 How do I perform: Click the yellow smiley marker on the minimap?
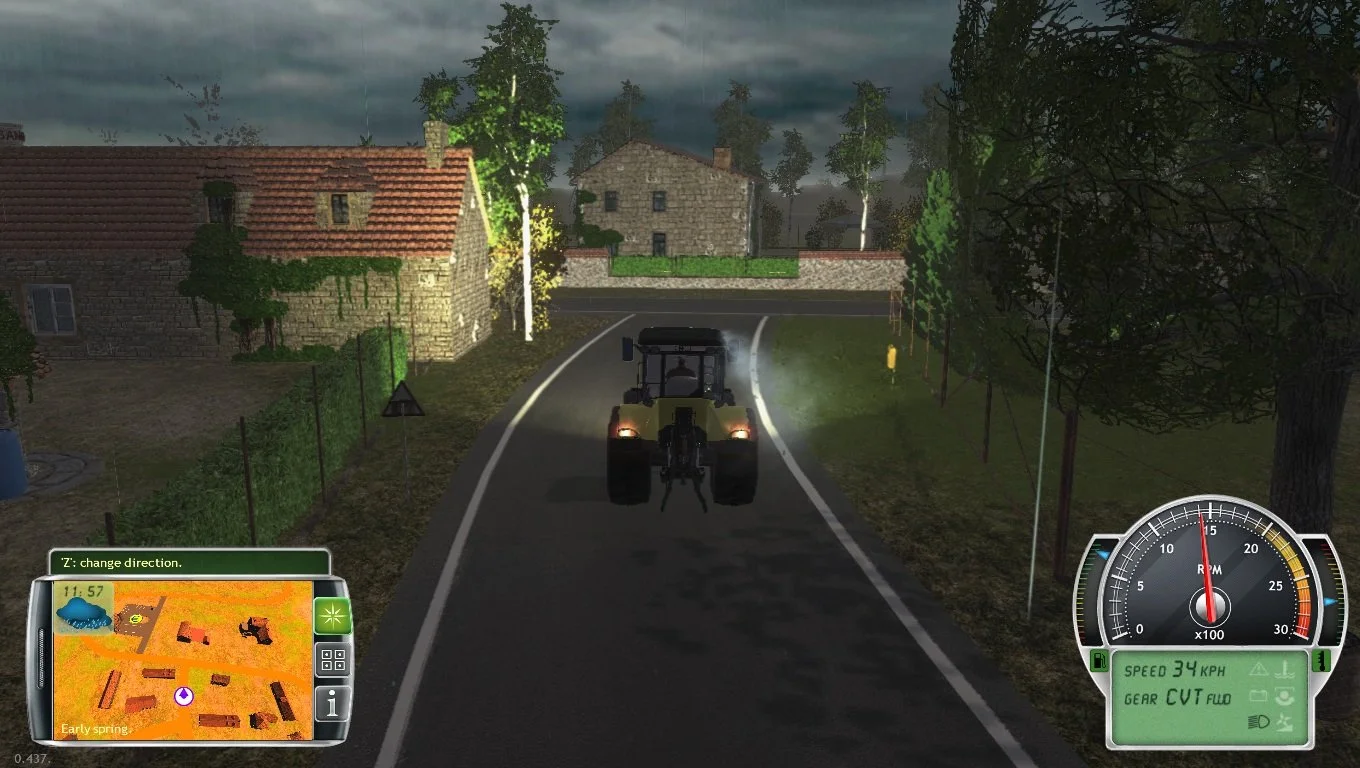135,619
